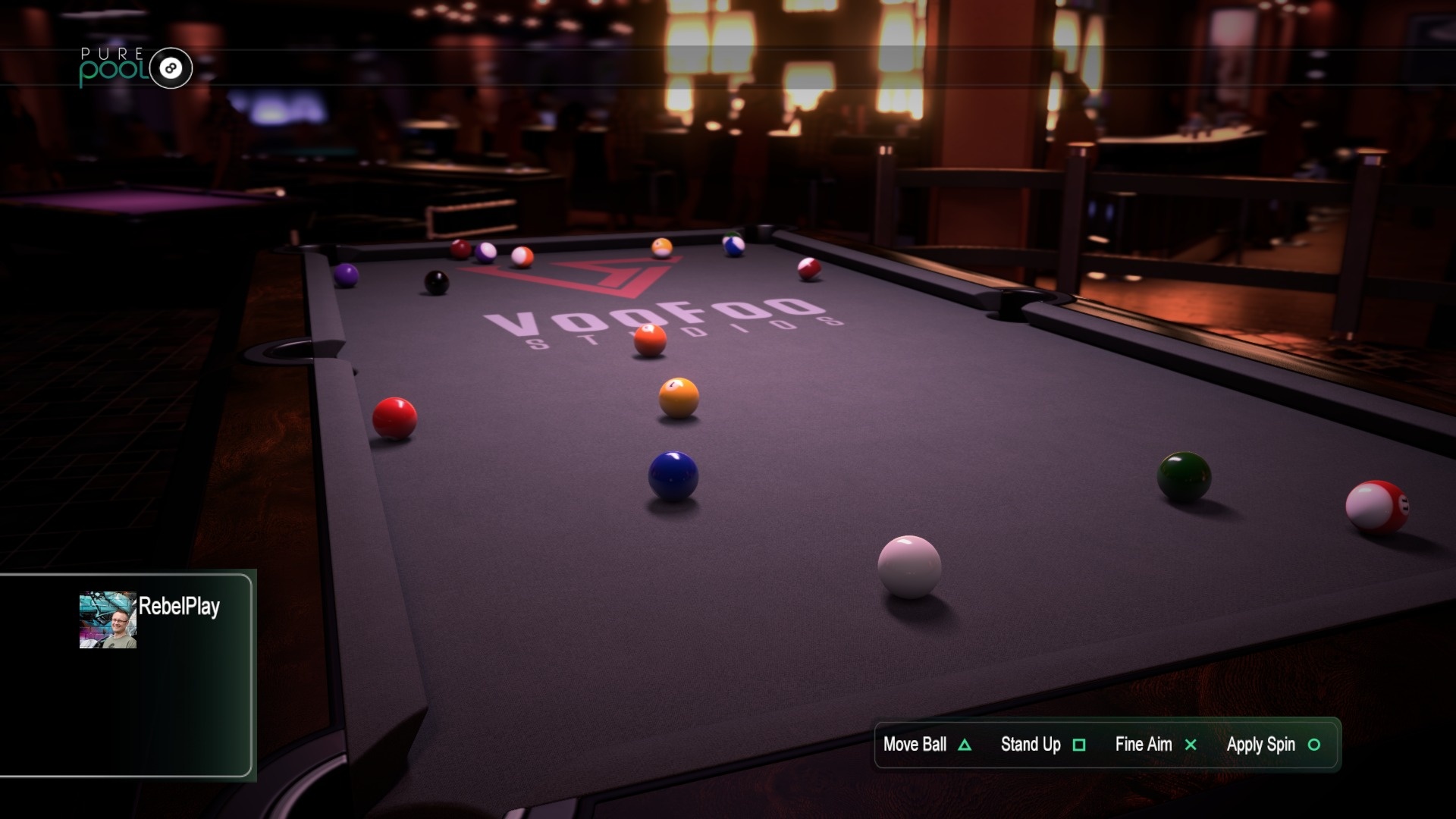Choose Stand Up to leave aiming view
The height and width of the screenshot is (819, 1456).
[x=1030, y=745]
